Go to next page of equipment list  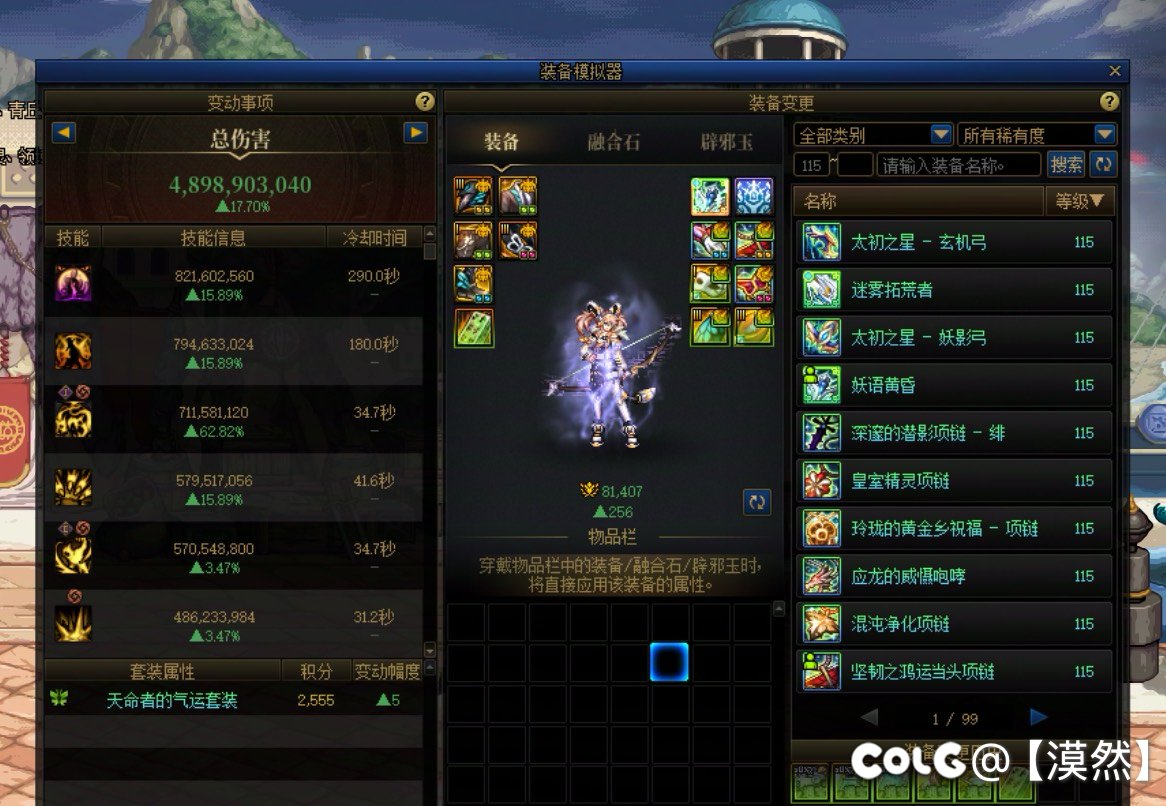pyautogui.click(x=1038, y=717)
